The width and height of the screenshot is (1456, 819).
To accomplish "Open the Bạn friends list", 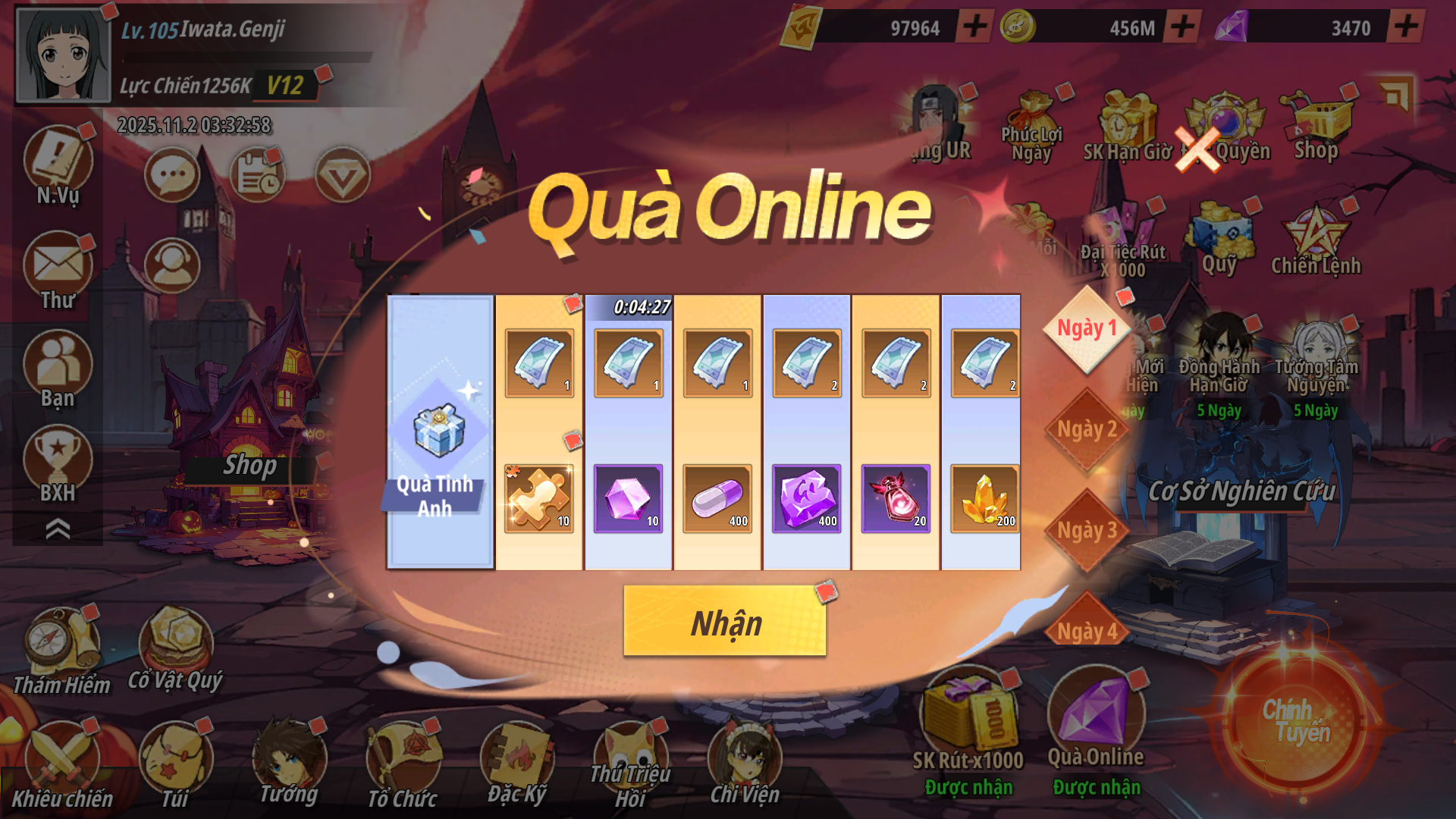I will pyautogui.click(x=58, y=369).
